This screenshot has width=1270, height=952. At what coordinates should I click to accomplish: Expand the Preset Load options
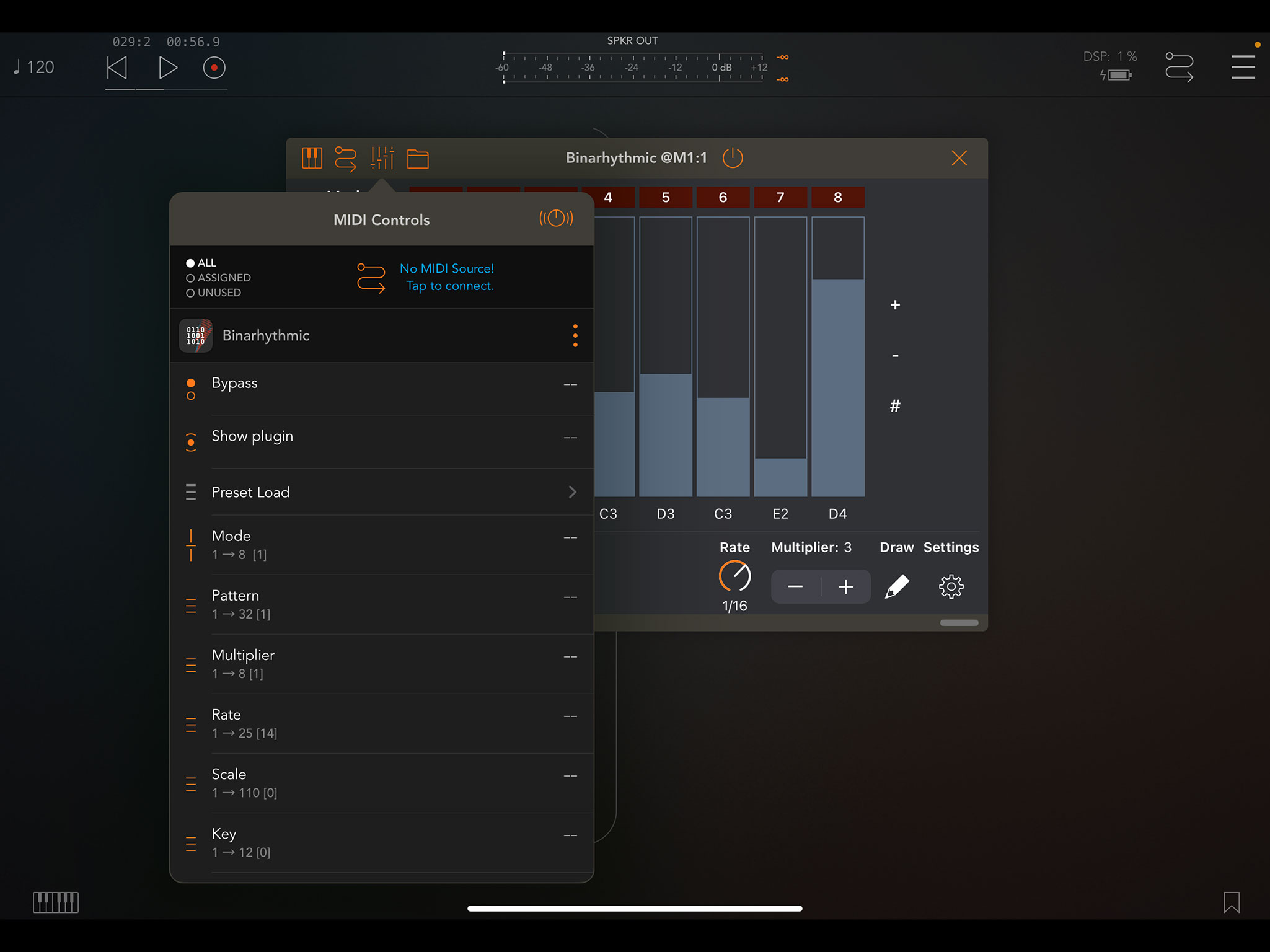click(x=572, y=492)
